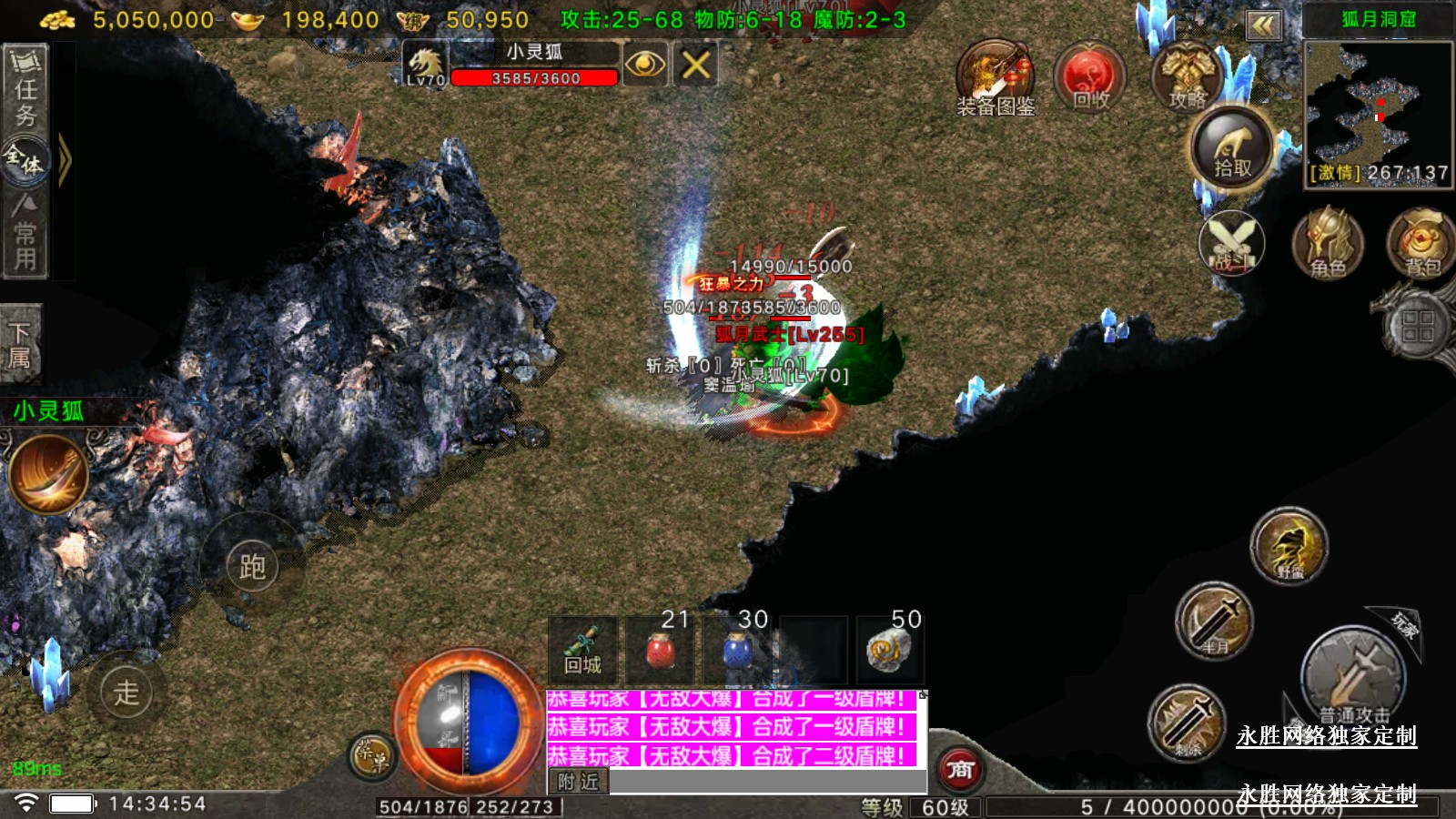1456x819 pixels.
Task: Open the 下属 subordinates panel
Action: click(x=20, y=344)
